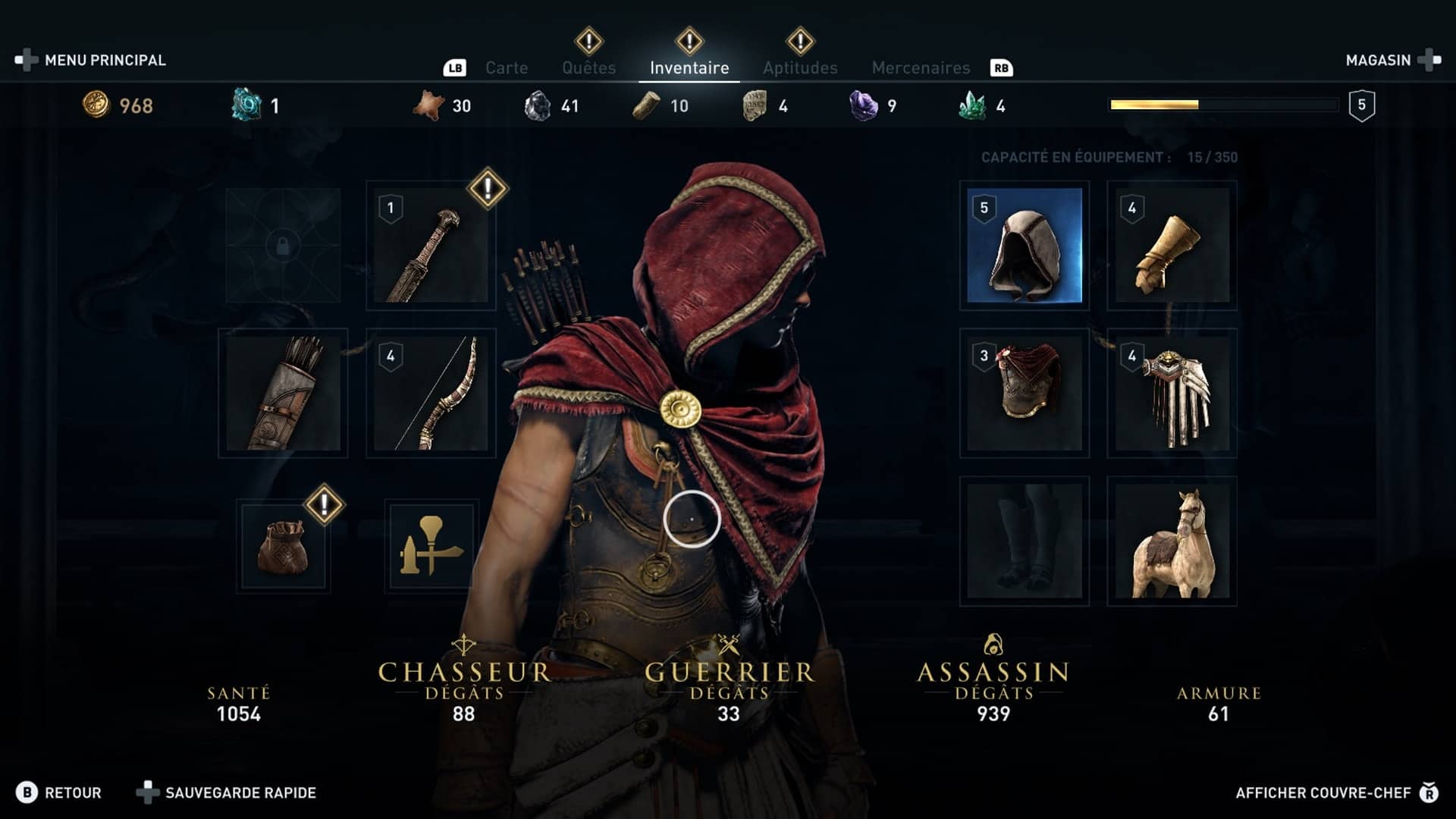This screenshot has height=819, width=1456.
Task: Choose the equipped bow slot
Action: (x=431, y=393)
